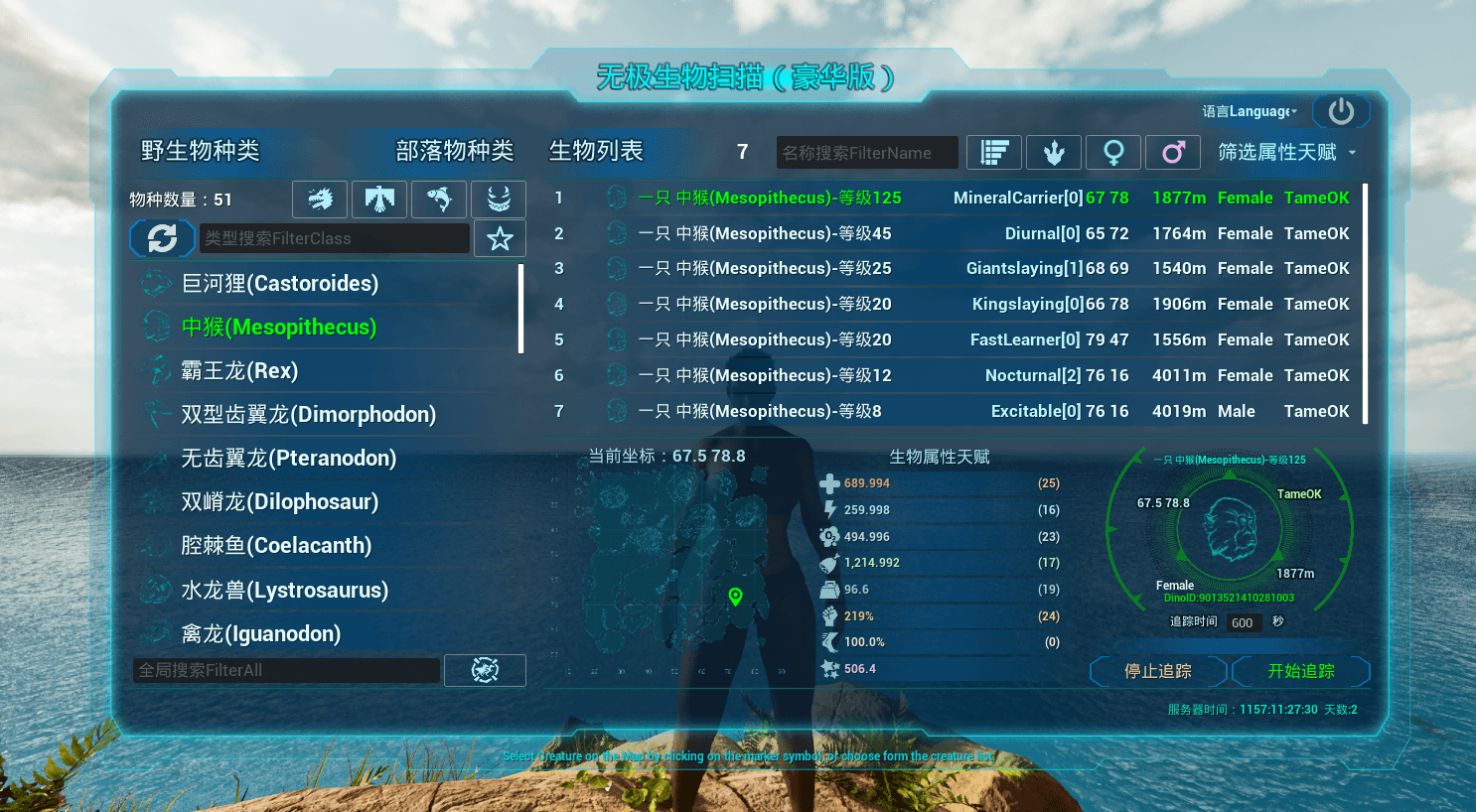Image resolution: width=1476 pixels, height=812 pixels.
Task: Filter creatures by the female symbol
Action: tap(1113, 152)
